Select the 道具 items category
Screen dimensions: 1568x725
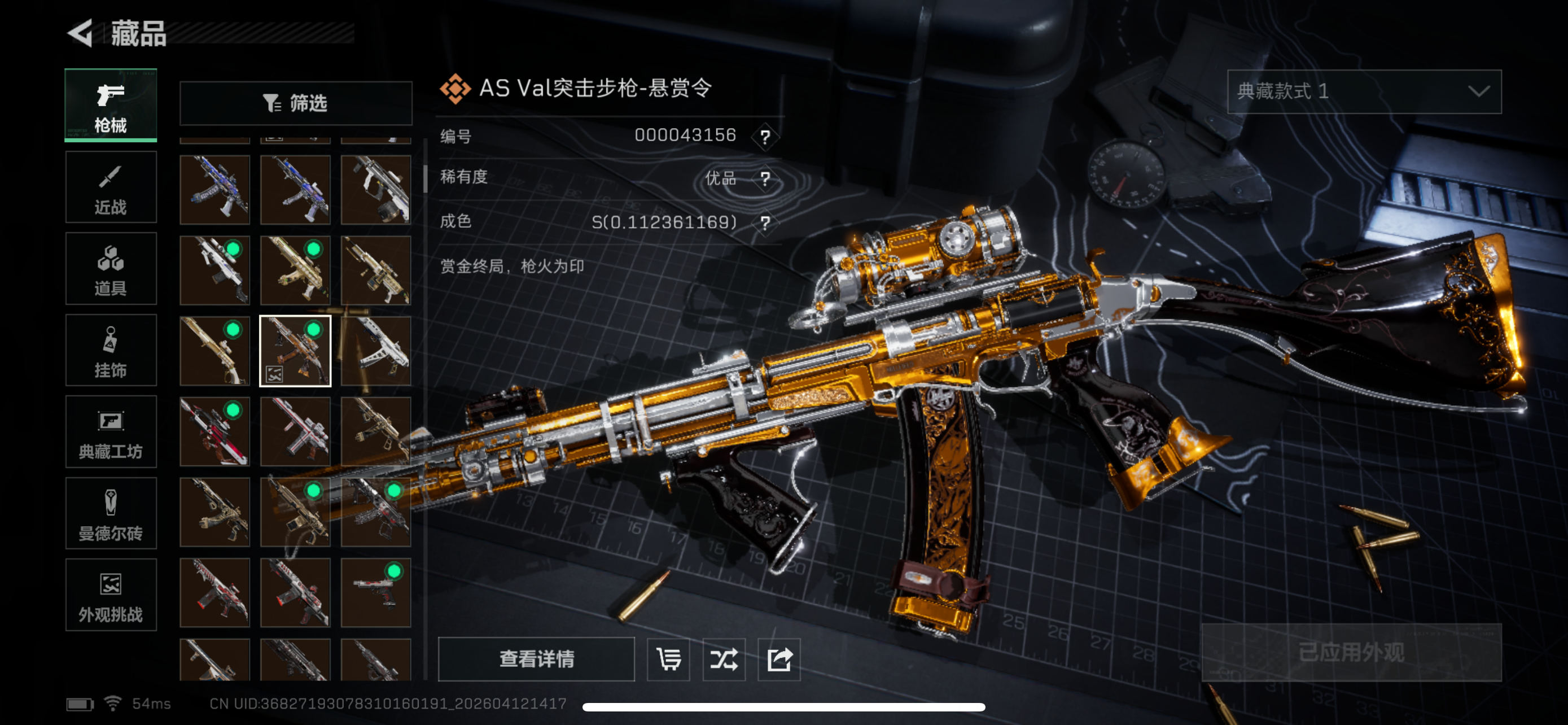tap(111, 268)
